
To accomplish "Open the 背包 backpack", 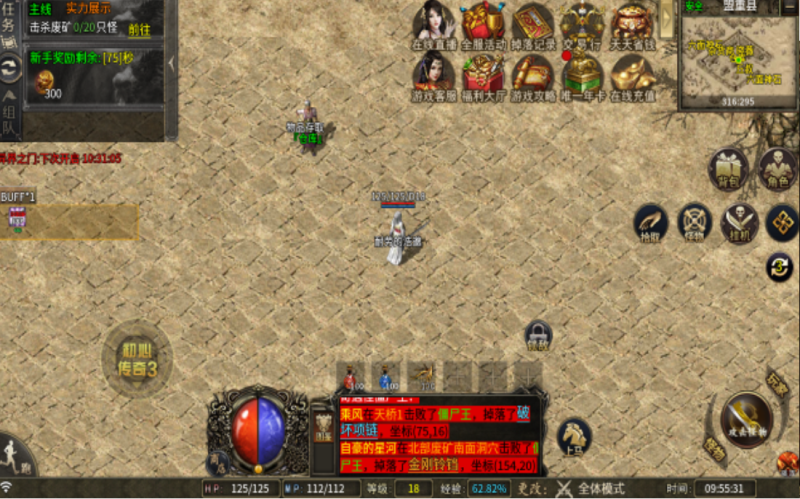I will (x=729, y=169).
